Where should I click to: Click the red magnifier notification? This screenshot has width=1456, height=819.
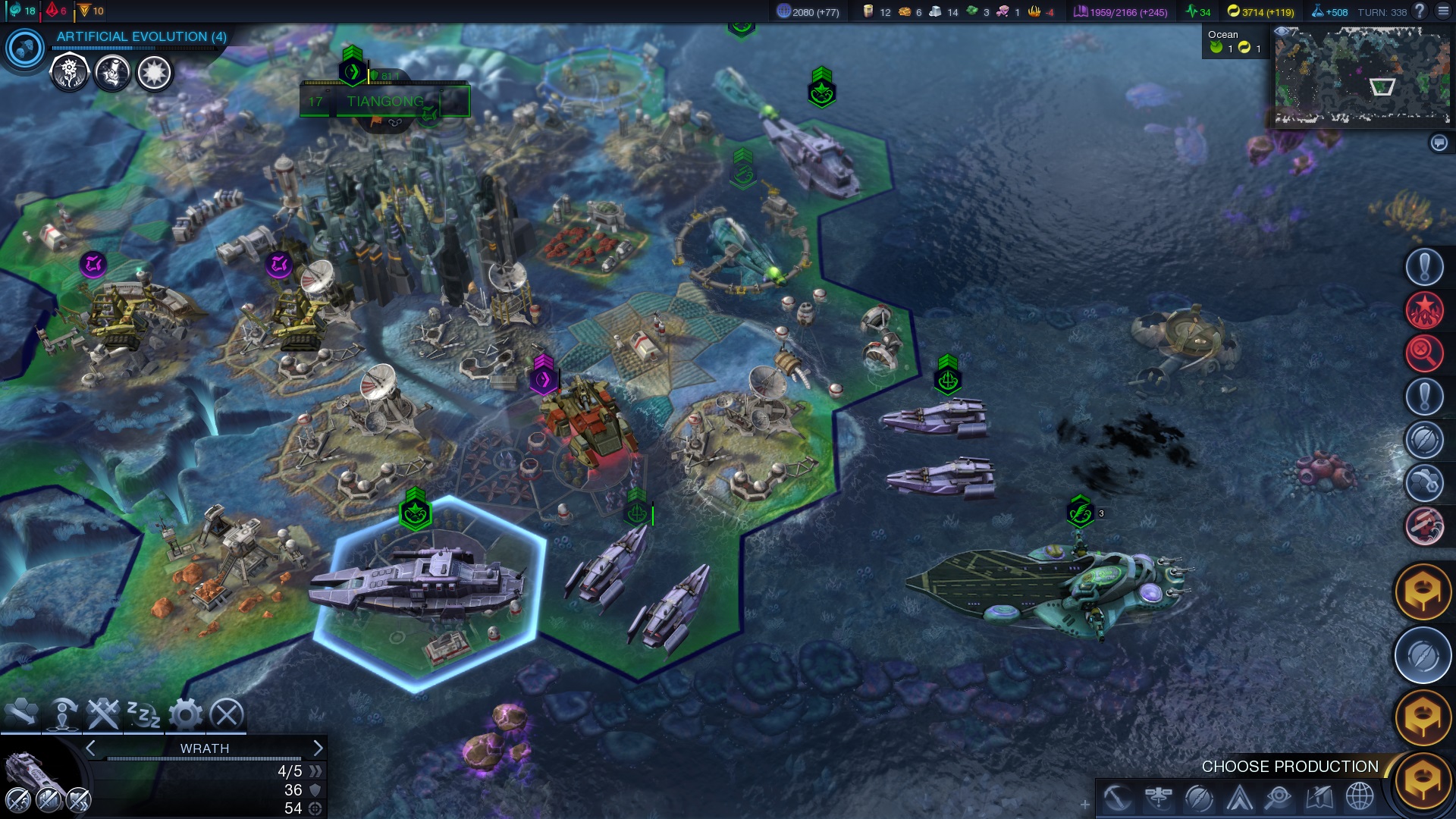[x=1423, y=353]
